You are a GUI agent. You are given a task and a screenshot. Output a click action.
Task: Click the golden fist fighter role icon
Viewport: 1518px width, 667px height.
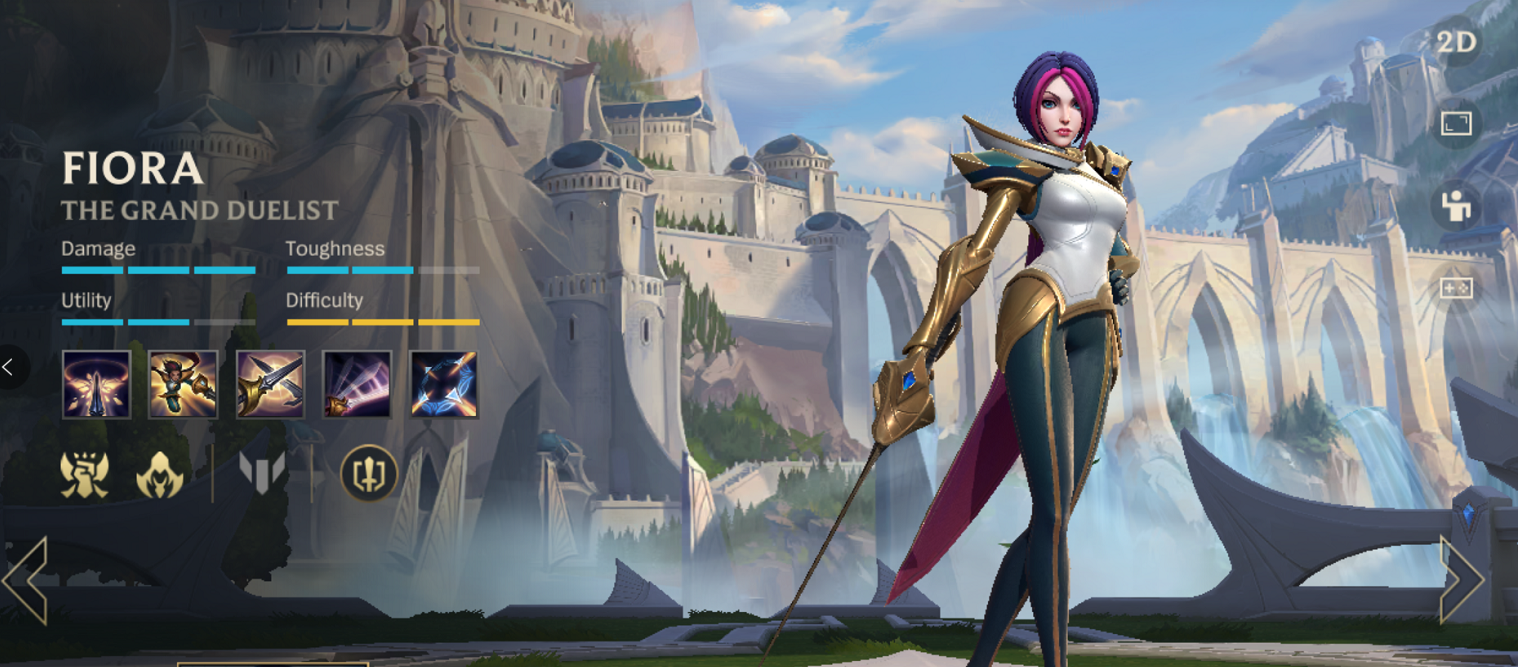coord(85,473)
